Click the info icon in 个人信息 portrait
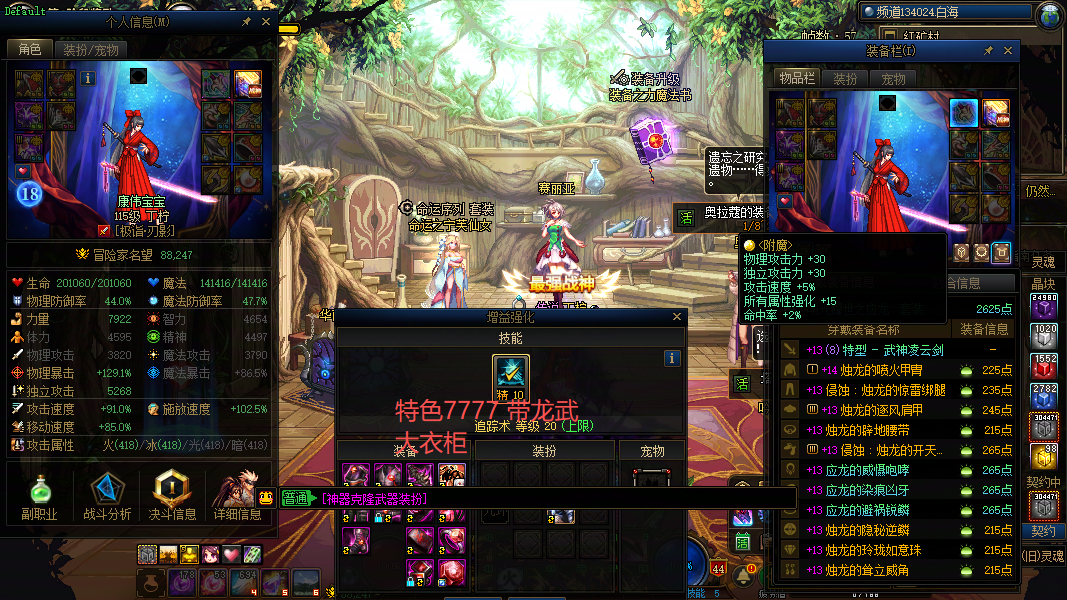Viewport: 1067px width, 600px height. pyautogui.click(x=88, y=77)
